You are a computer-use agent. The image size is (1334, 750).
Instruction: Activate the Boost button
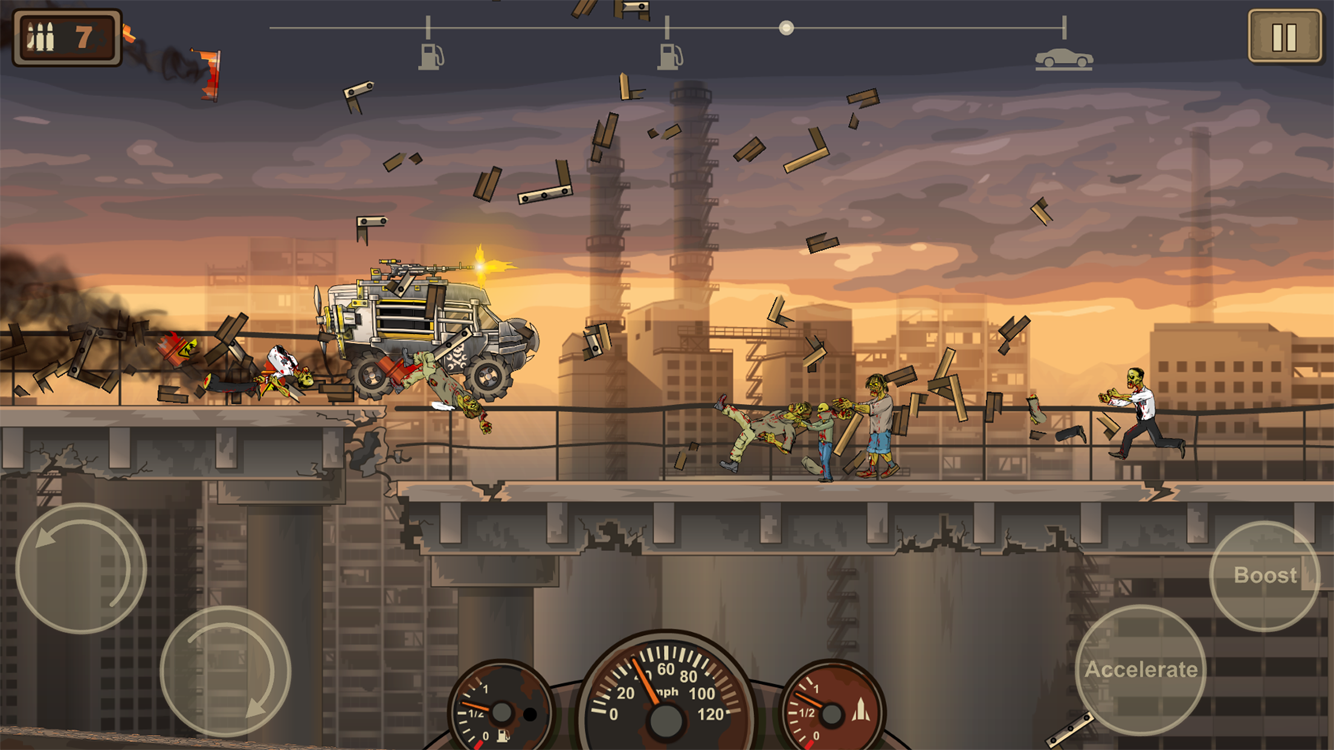[1264, 575]
